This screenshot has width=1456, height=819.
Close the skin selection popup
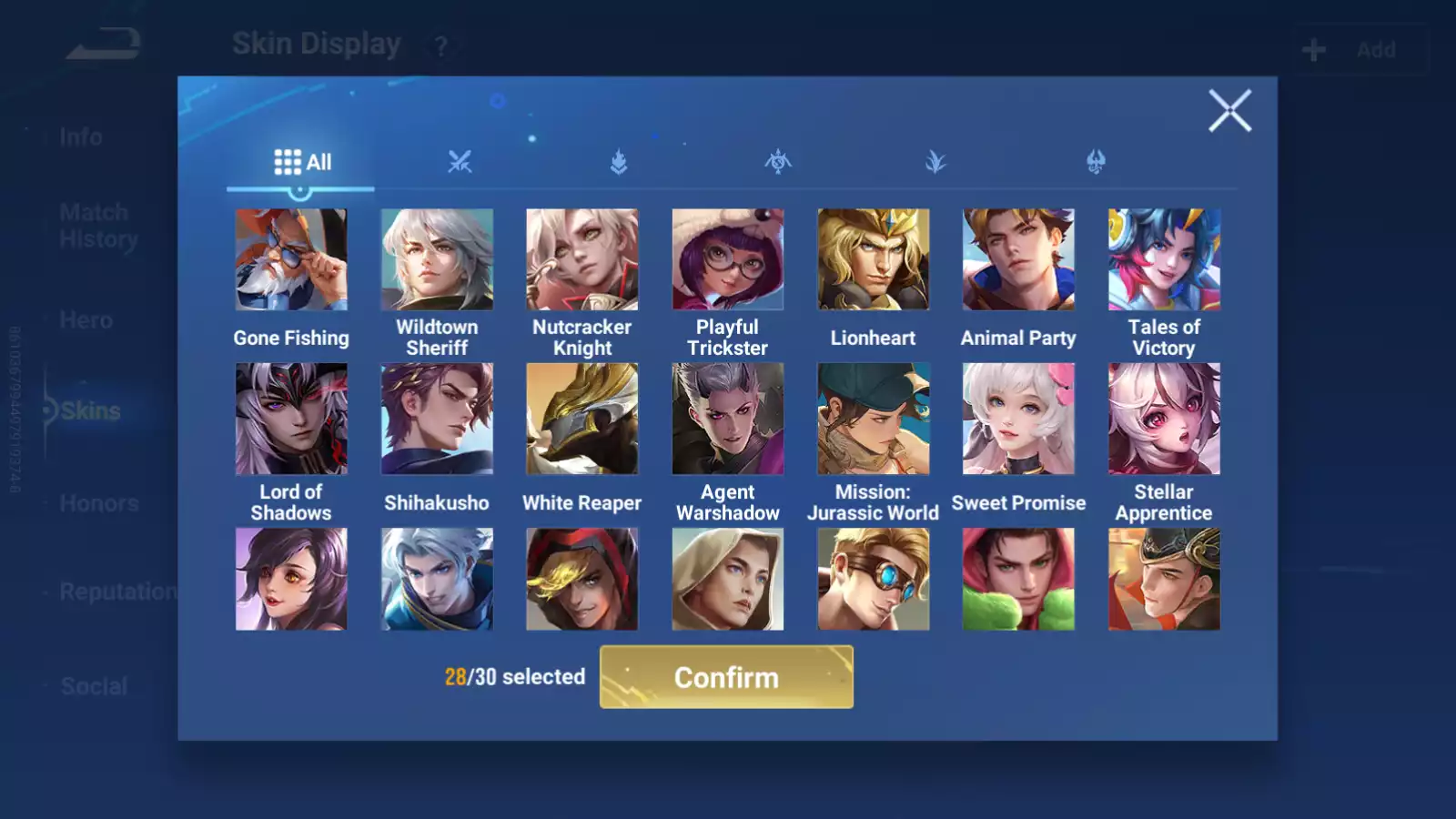1229,111
